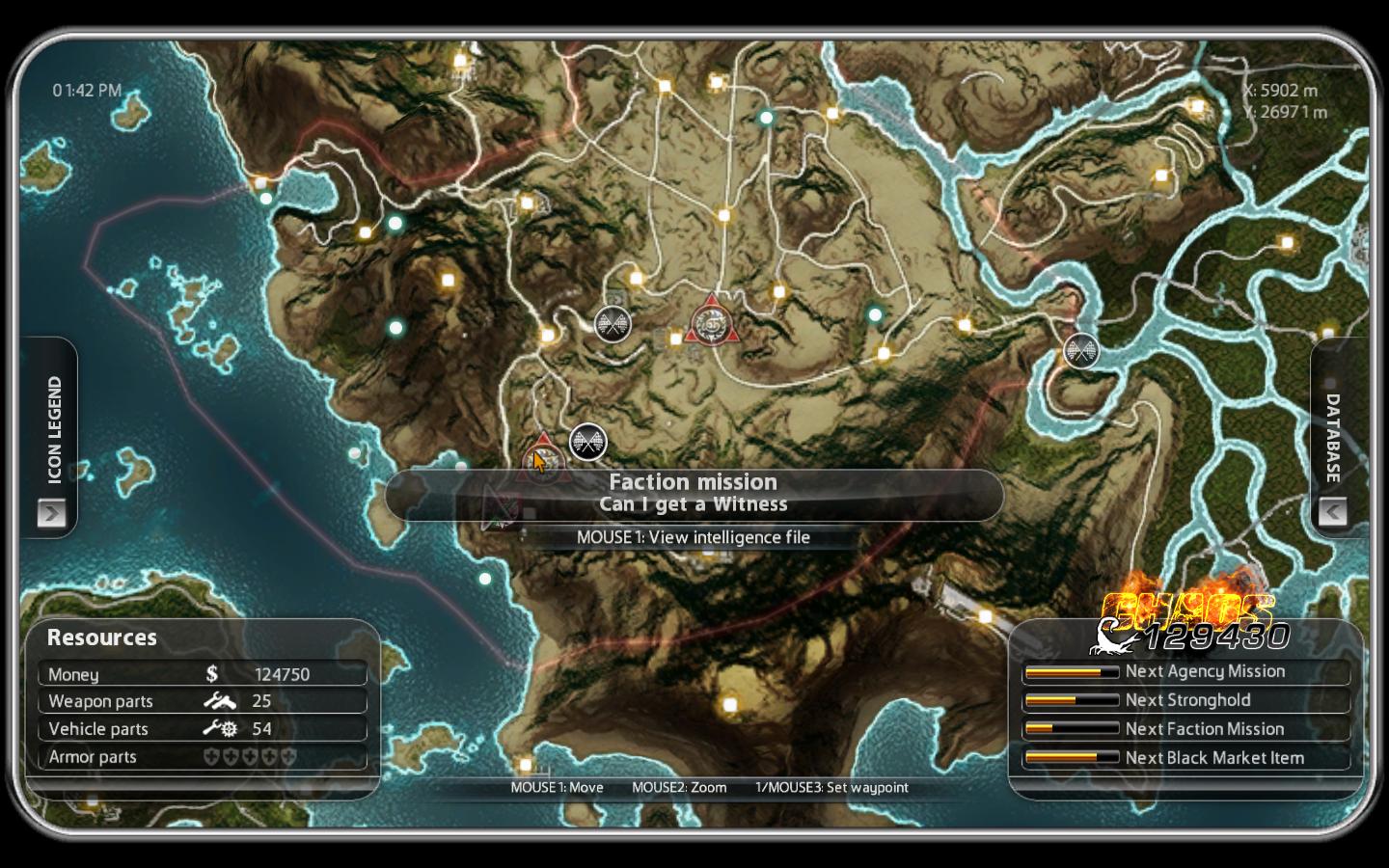This screenshot has height=868, width=1389.
Task: Click the arrow button under Icon Legend
Action: (x=52, y=512)
